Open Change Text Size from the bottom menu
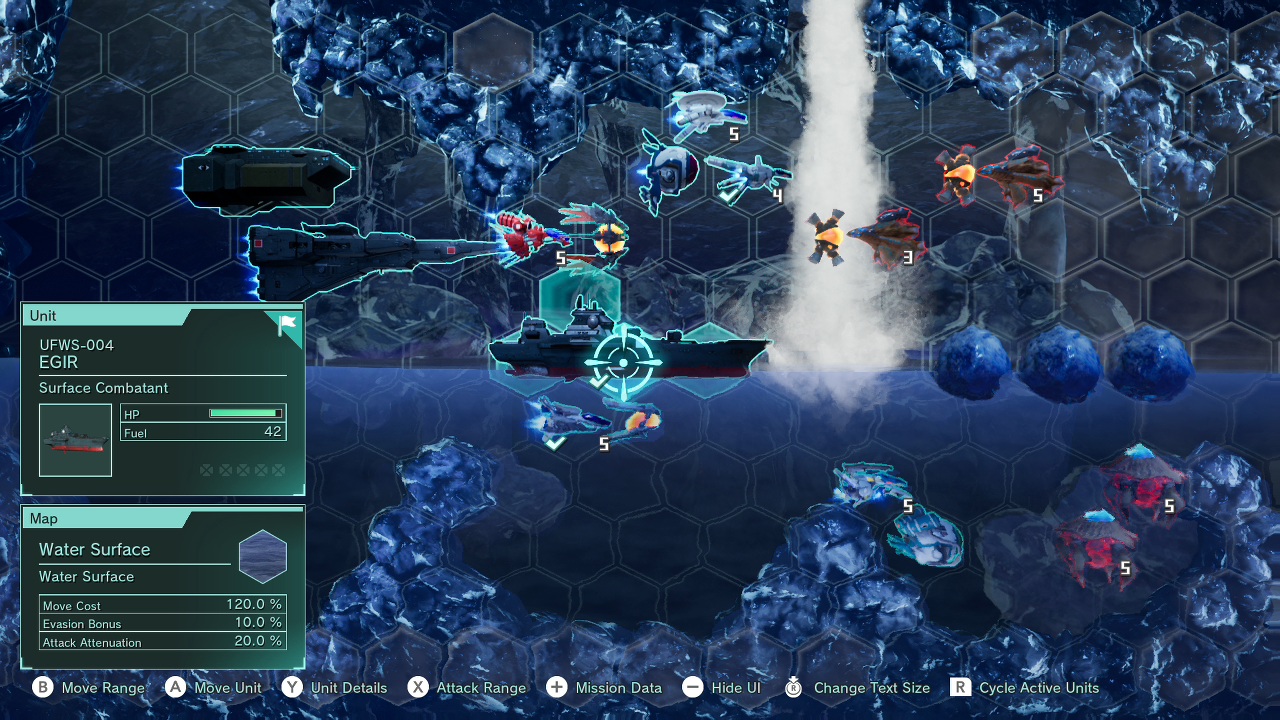This screenshot has width=1280, height=720. point(796,688)
